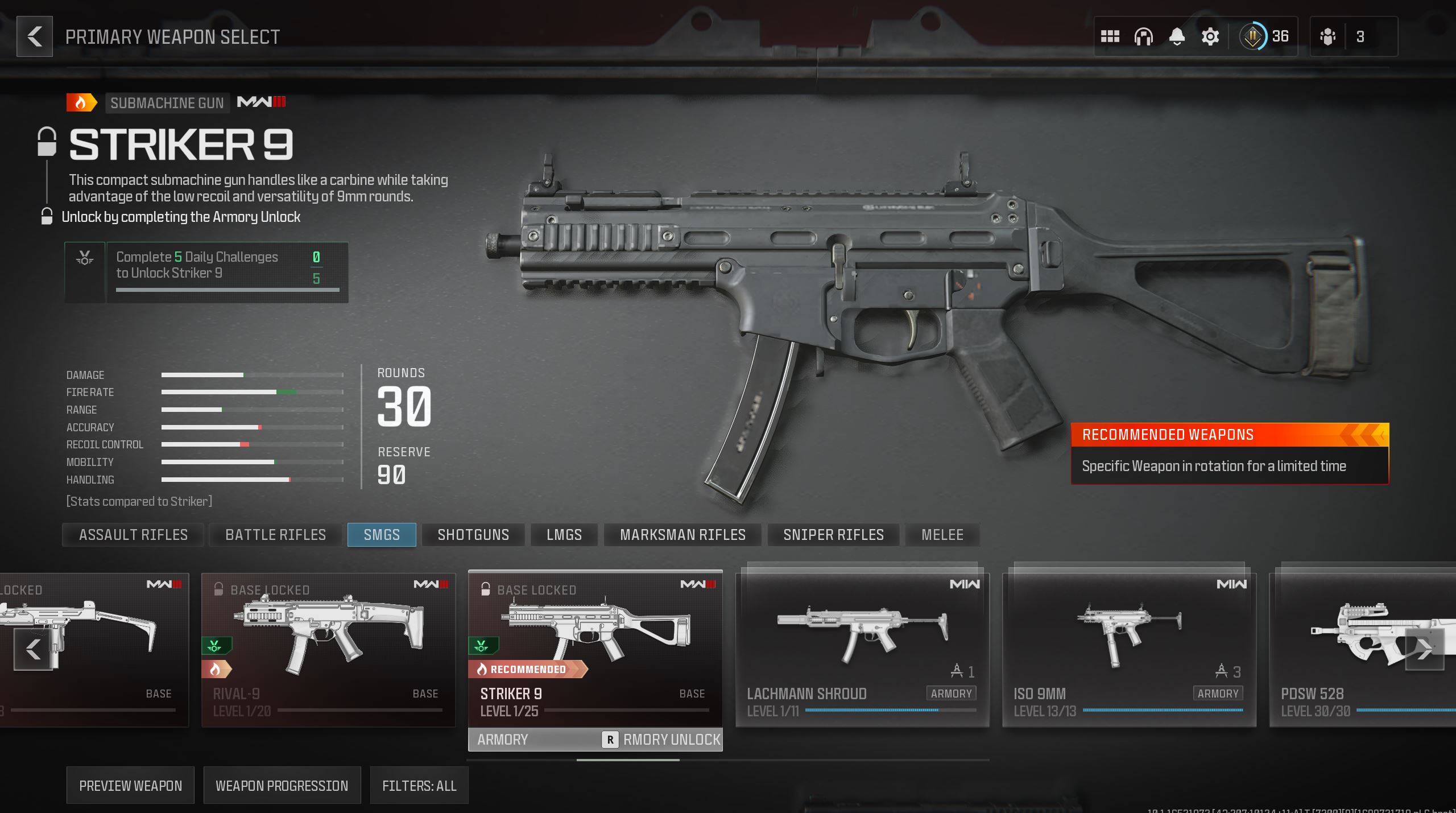Pick the ISO 9MM weapon card
Screen dimensions: 1456x813
tap(1129, 650)
